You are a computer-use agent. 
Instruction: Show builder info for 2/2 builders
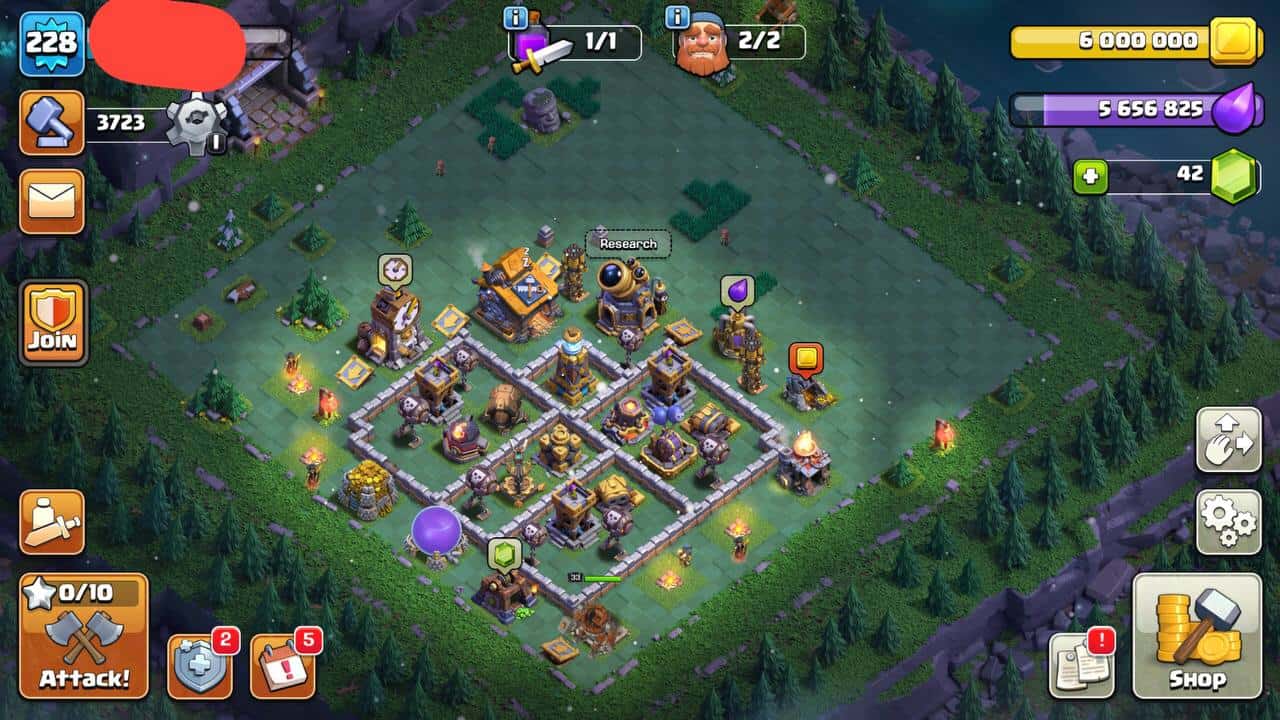(678, 17)
